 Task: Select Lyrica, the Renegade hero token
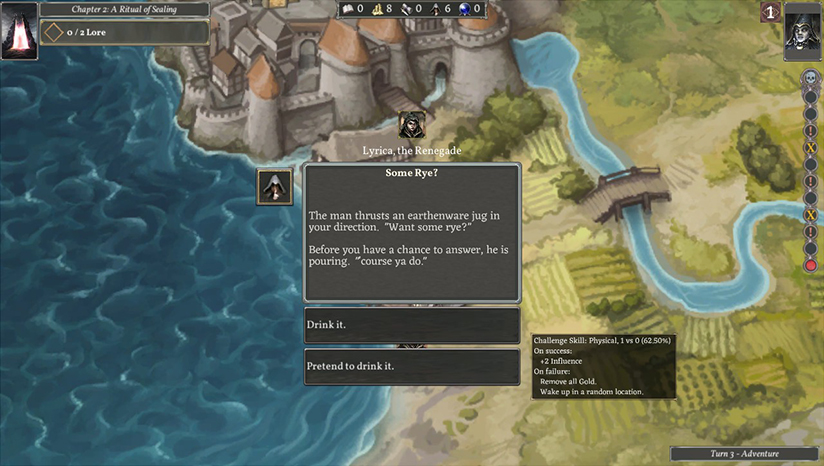point(411,125)
